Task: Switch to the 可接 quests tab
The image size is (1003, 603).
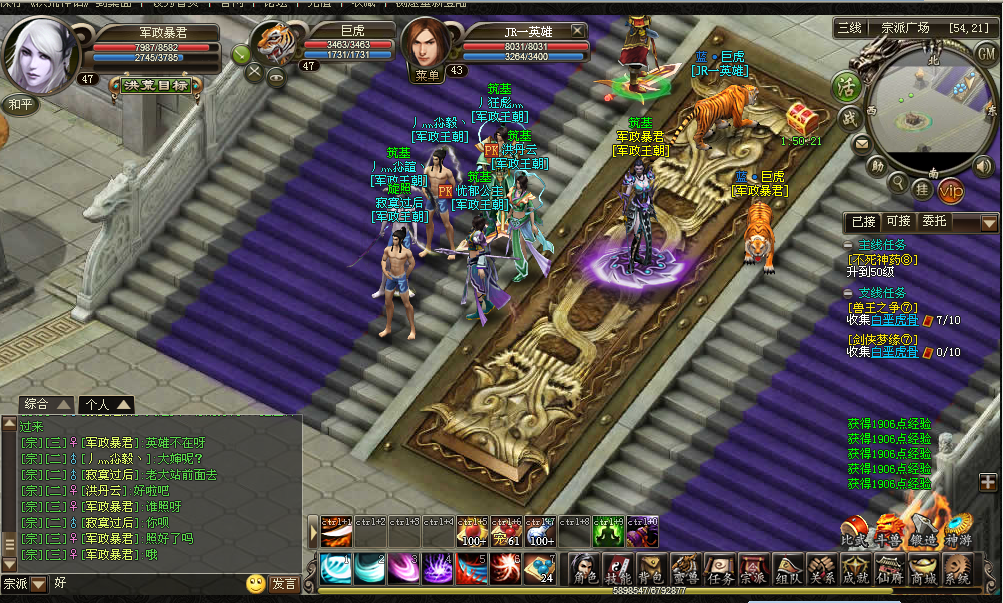Action: [898, 221]
